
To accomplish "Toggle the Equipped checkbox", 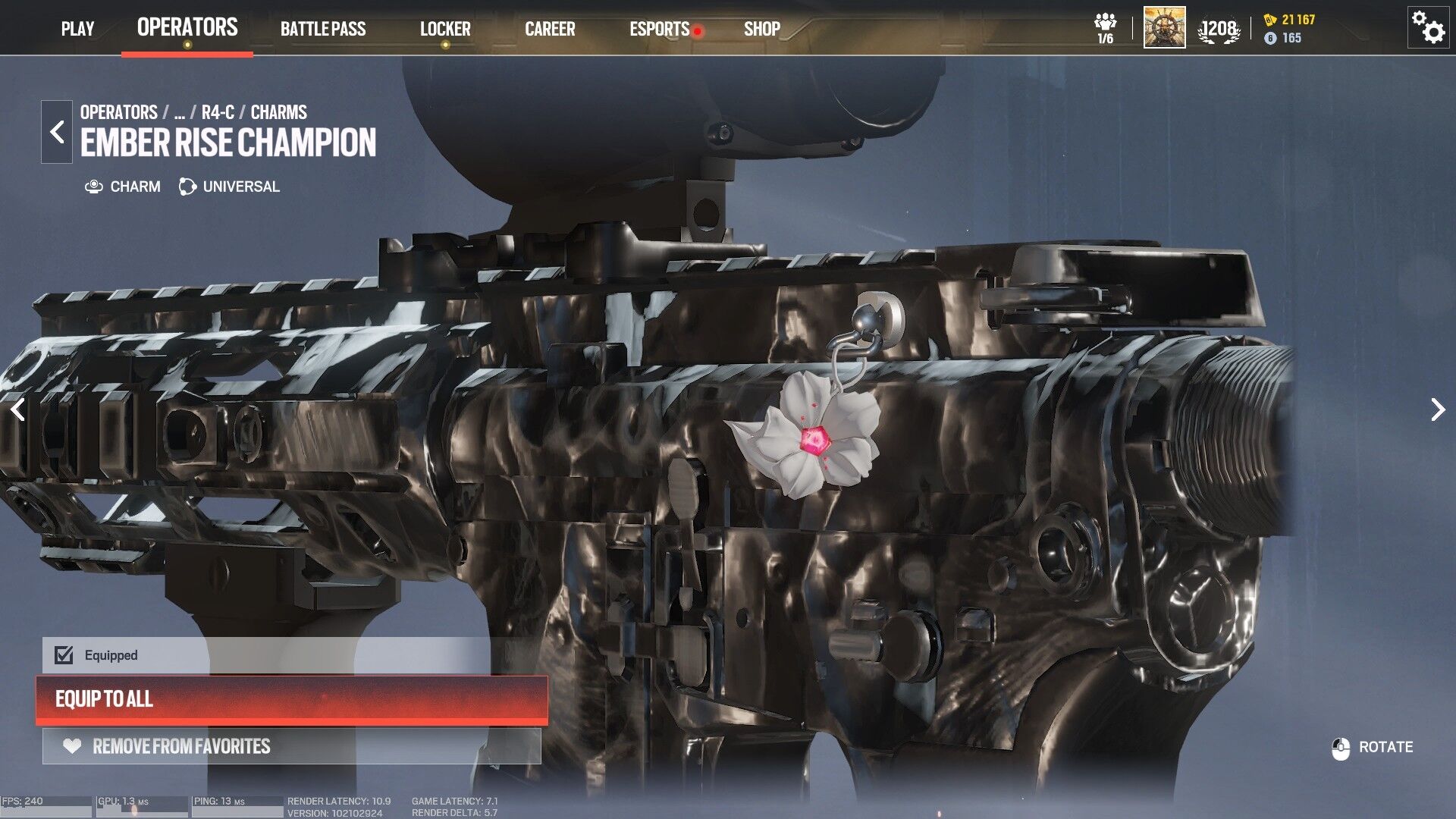I will (64, 655).
